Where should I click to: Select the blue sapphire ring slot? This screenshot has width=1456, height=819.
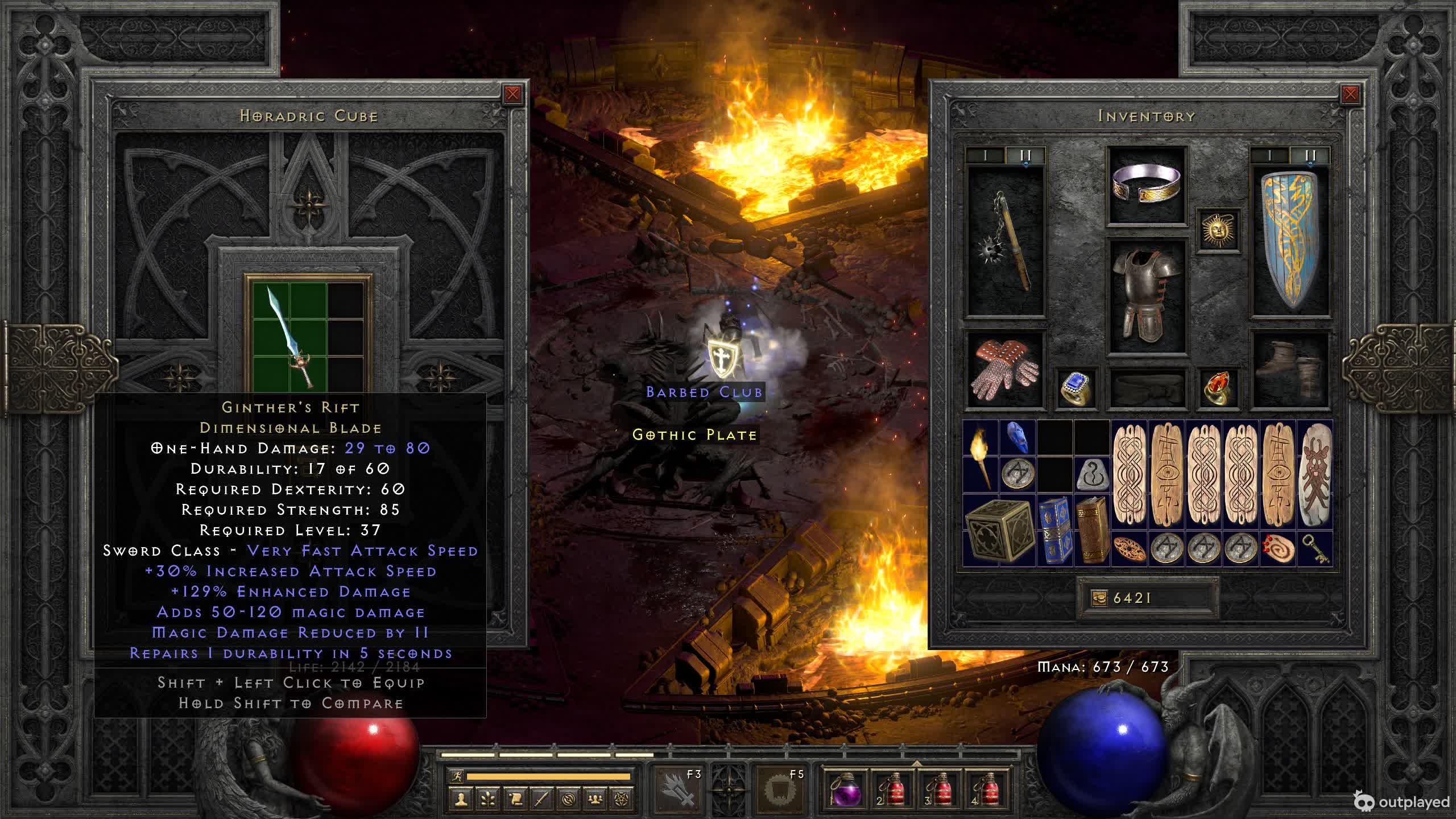[x=1076, y=389]
